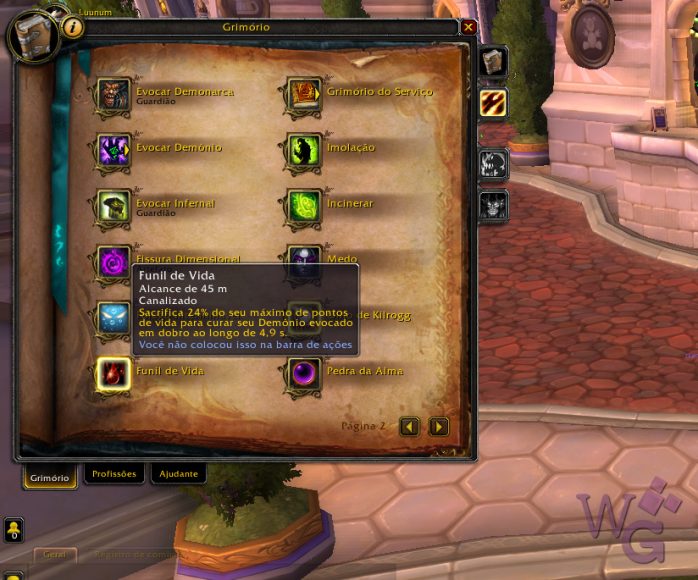Switch to the Profissões tab
The width and height of the screenshot is (698, 580).
113,474
